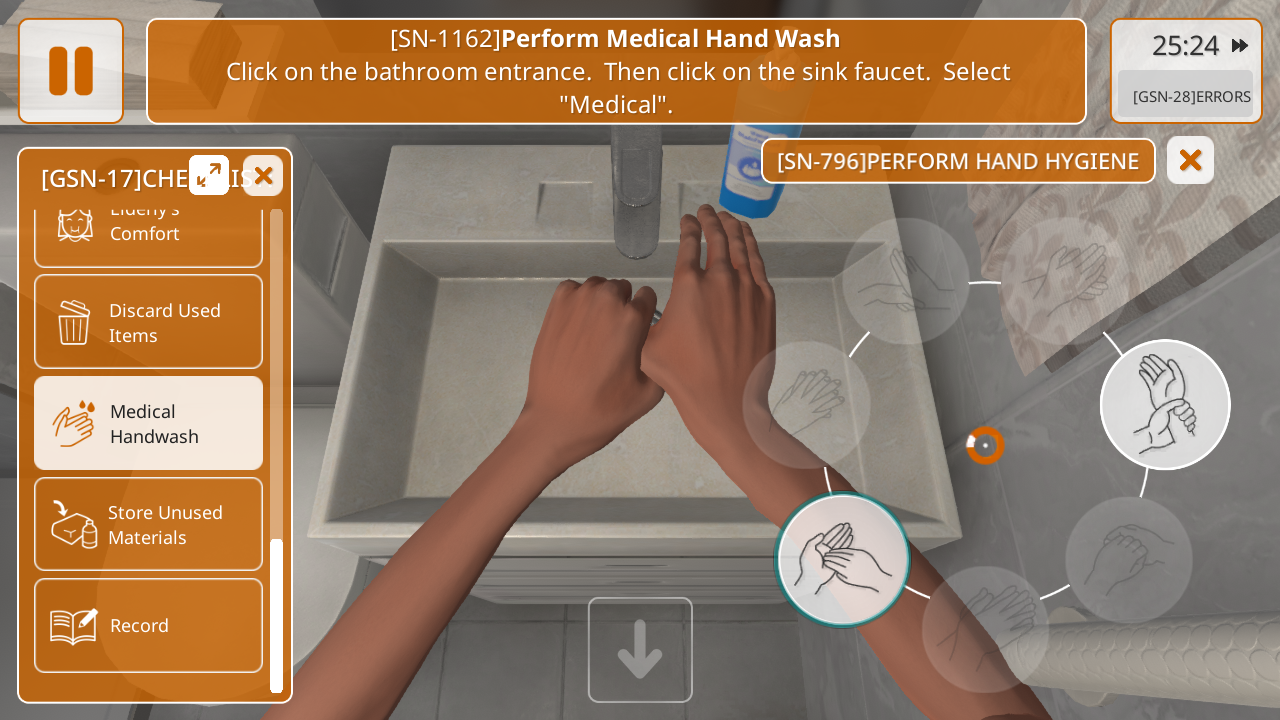Open the Store Unused Materials step
Image resolution: width=1280 pixels, height=720 pixels.
pyautogui.click(x=148, y=524)
